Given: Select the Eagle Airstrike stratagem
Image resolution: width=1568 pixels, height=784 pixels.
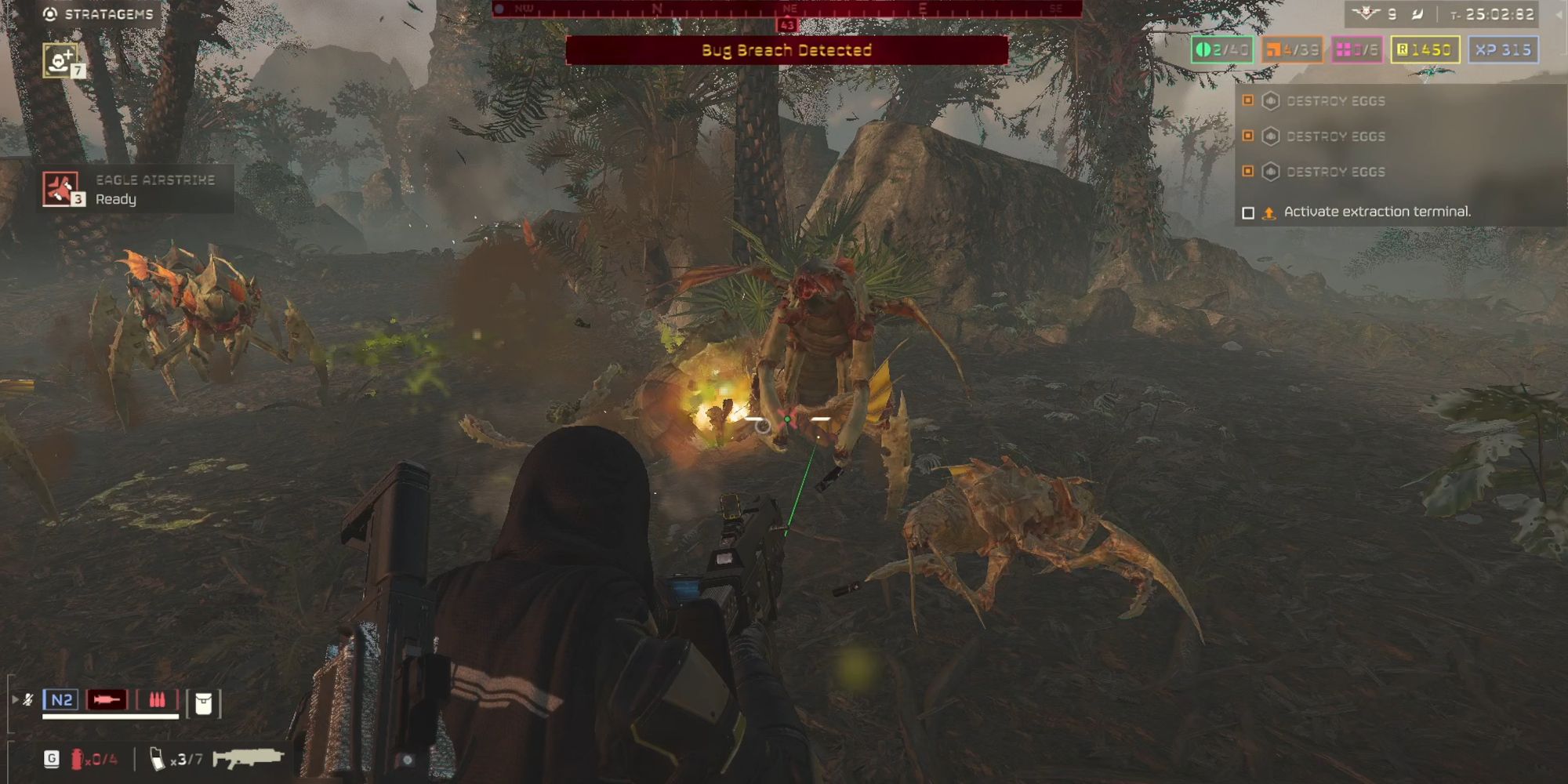Looking at the screenshot, I should 61,189.
